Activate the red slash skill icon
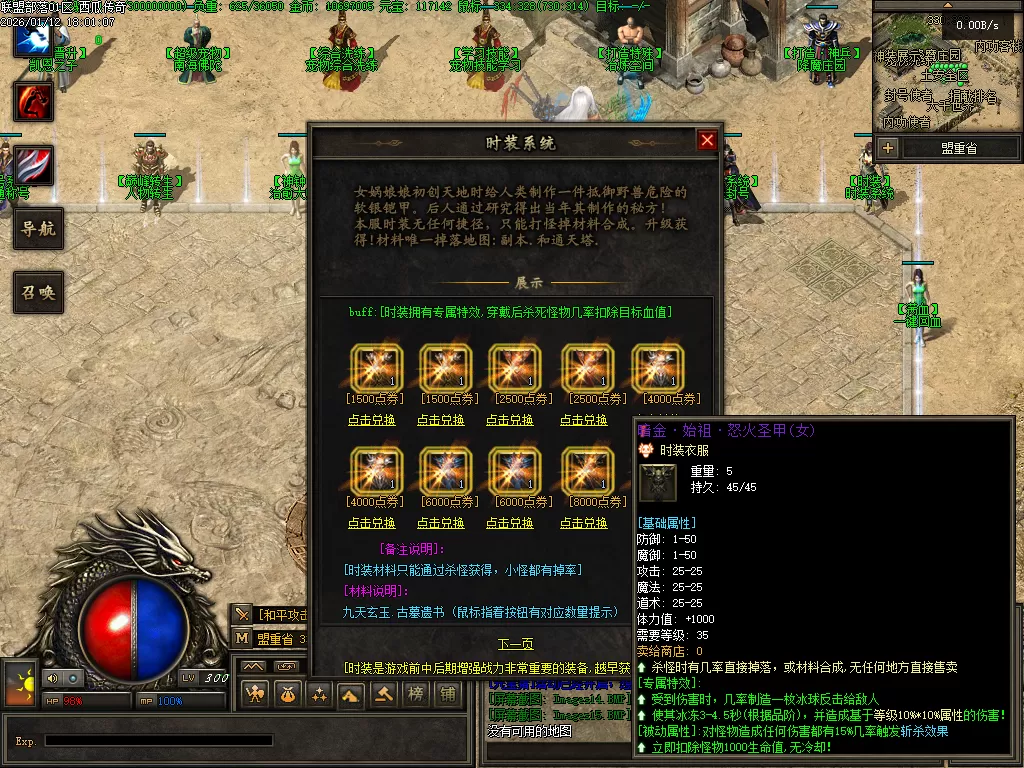Viewport: 1024px width, 768px height. coord(33,165)
